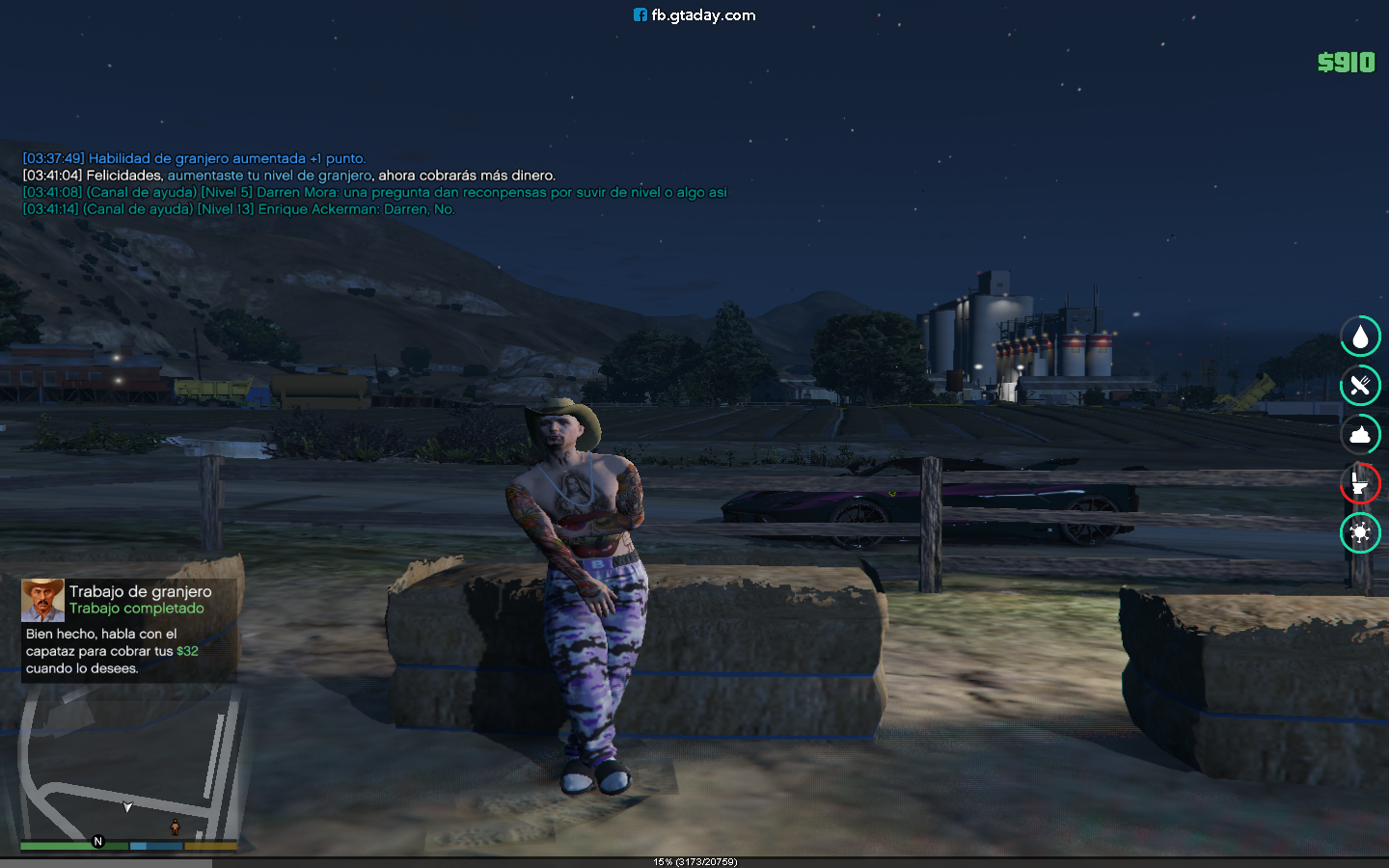The width and height of the screenshot is (1389, 868).
Task: Select the red toilet status icon
Action: (x=1360, y=483)
